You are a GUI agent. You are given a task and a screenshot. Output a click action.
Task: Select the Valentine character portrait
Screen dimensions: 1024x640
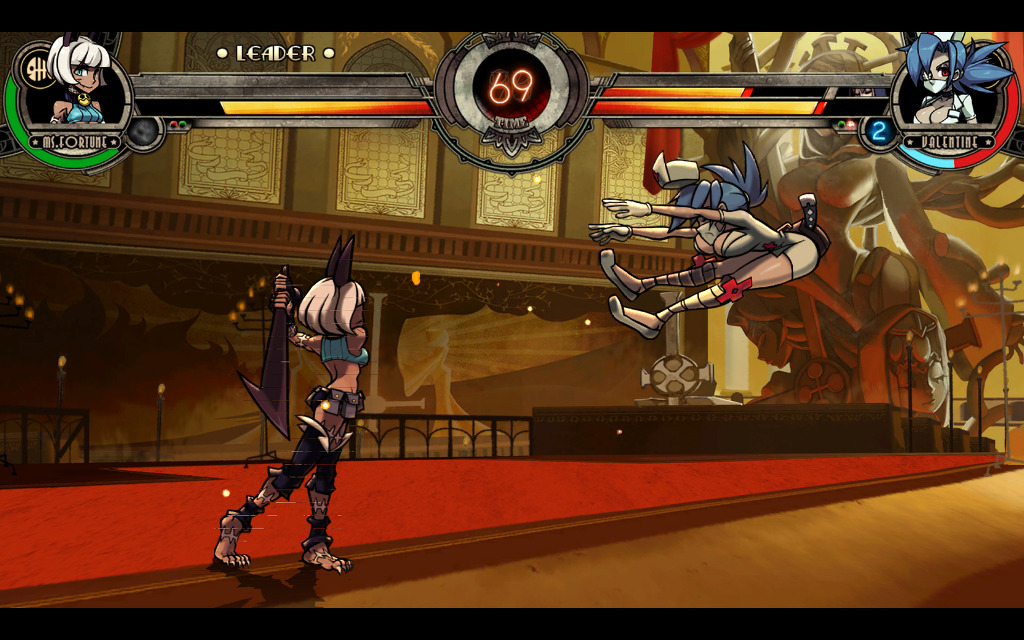[x=944, y=88]
